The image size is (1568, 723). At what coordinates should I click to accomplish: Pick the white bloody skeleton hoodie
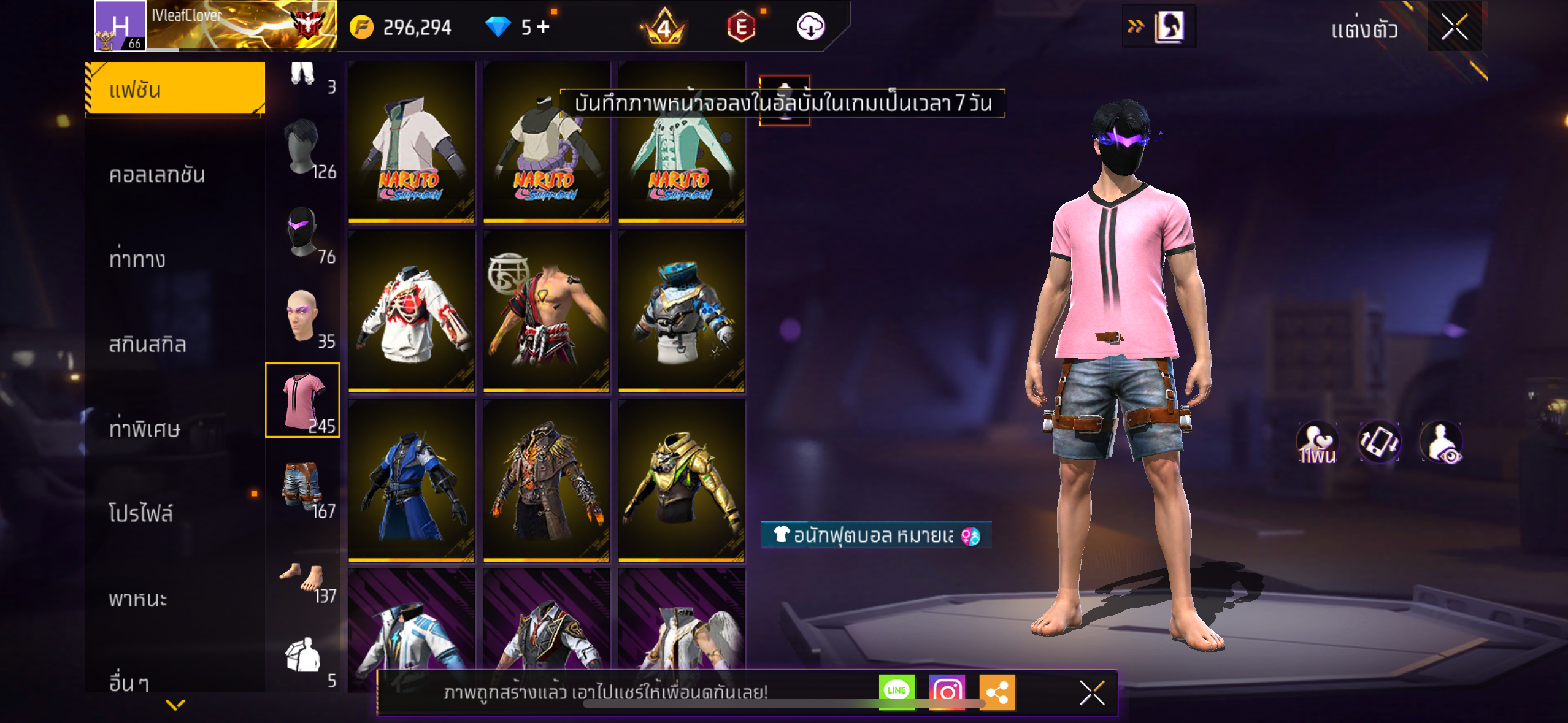pyautogui.click(x=411, y=311)
